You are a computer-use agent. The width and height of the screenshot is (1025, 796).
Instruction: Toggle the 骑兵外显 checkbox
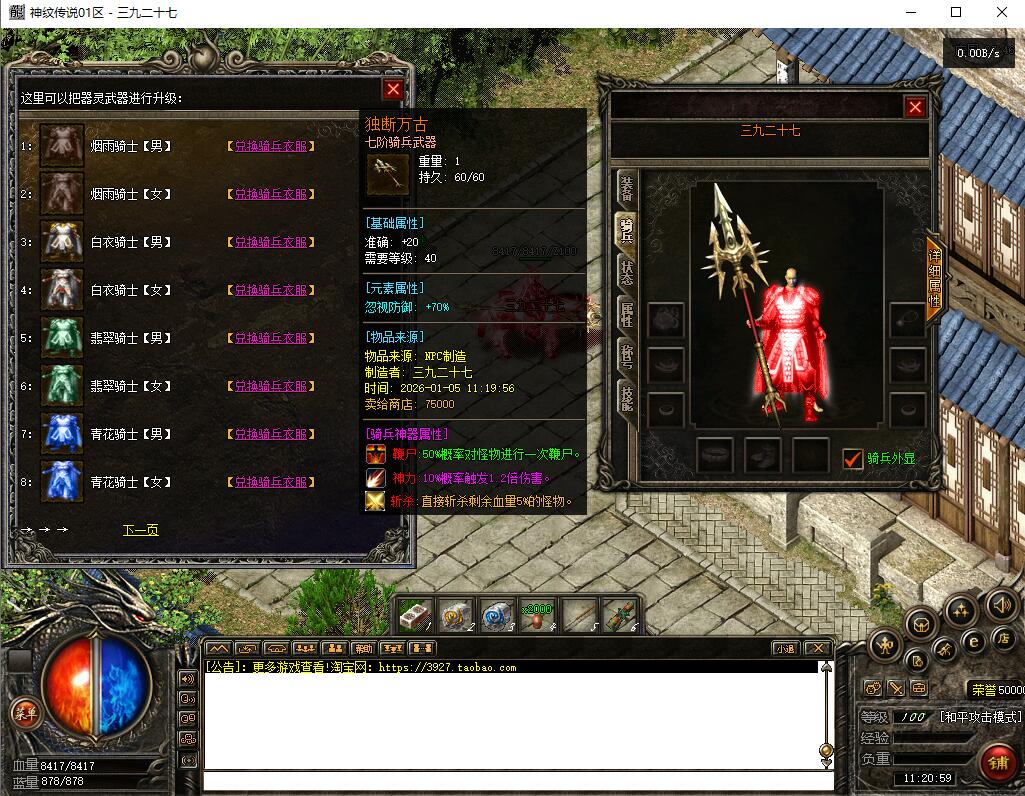tap(852, 459)
